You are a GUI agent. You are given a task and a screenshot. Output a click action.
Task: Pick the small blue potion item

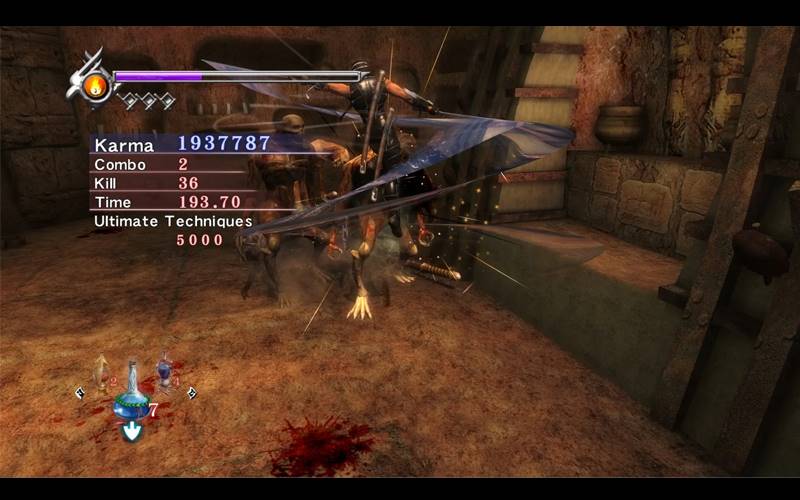164,371
